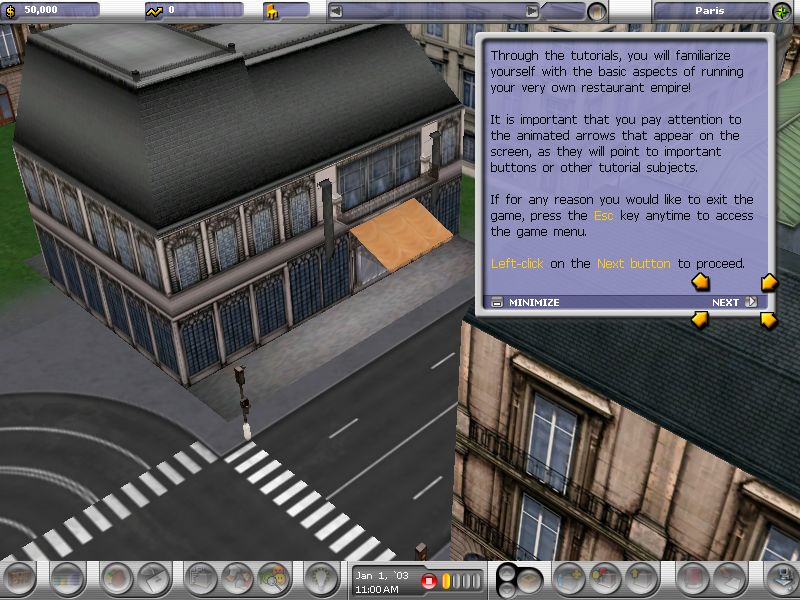Click the red book icon

point(693,579)
